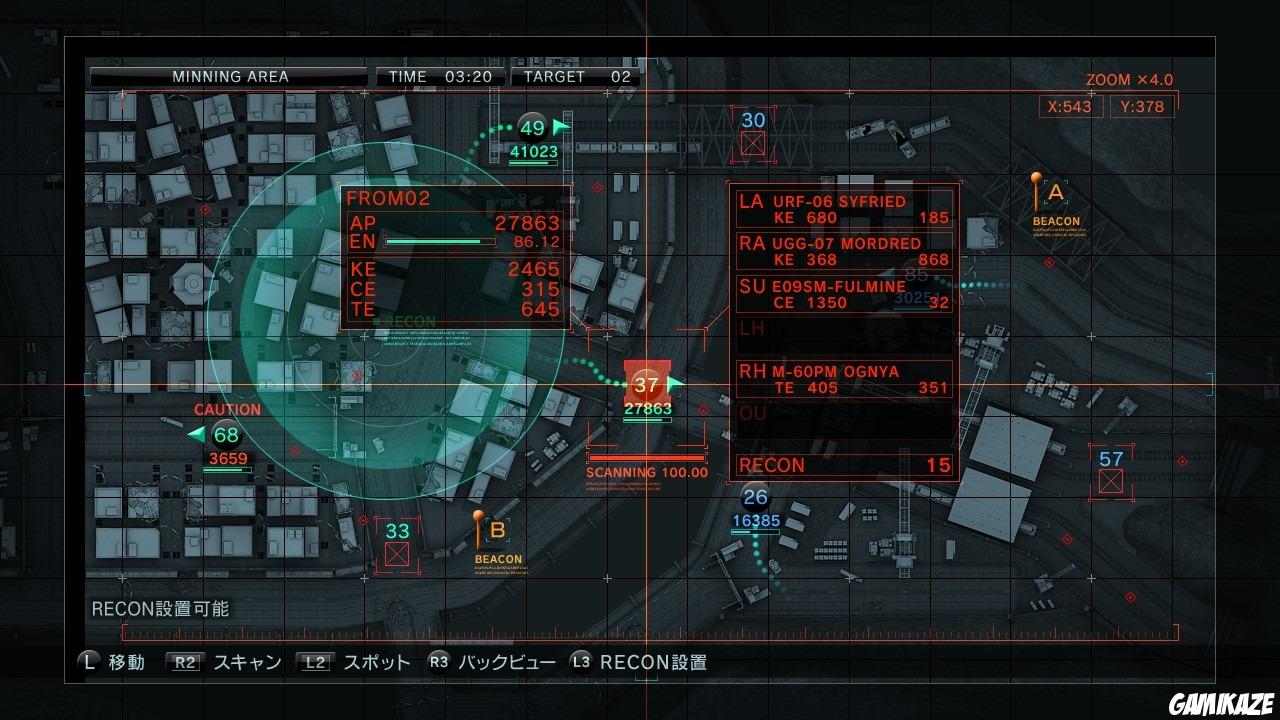Select target marker 57 on the right
Viewport: 1280px width, 720px height.
click(1110, 460)
